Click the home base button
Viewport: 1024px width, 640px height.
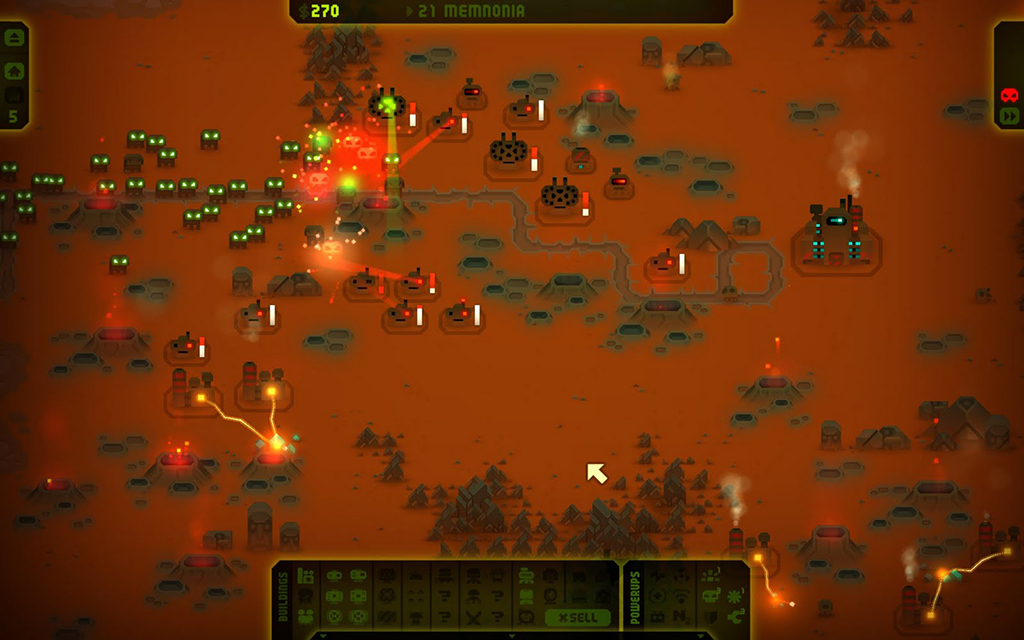pyautogui.click(x=14, y=71)
